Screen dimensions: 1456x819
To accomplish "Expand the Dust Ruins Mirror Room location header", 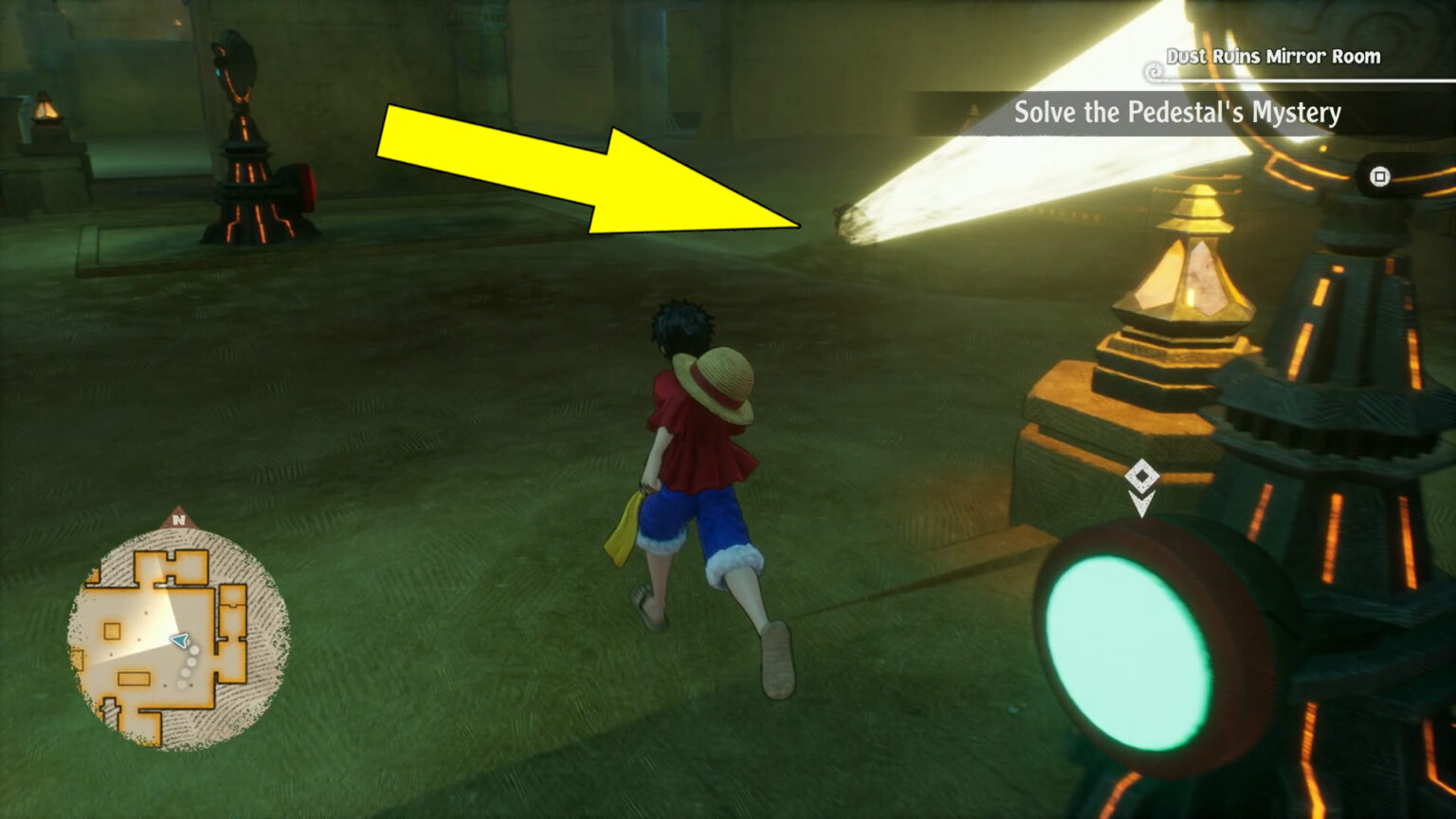I will tap(1275, 57).
